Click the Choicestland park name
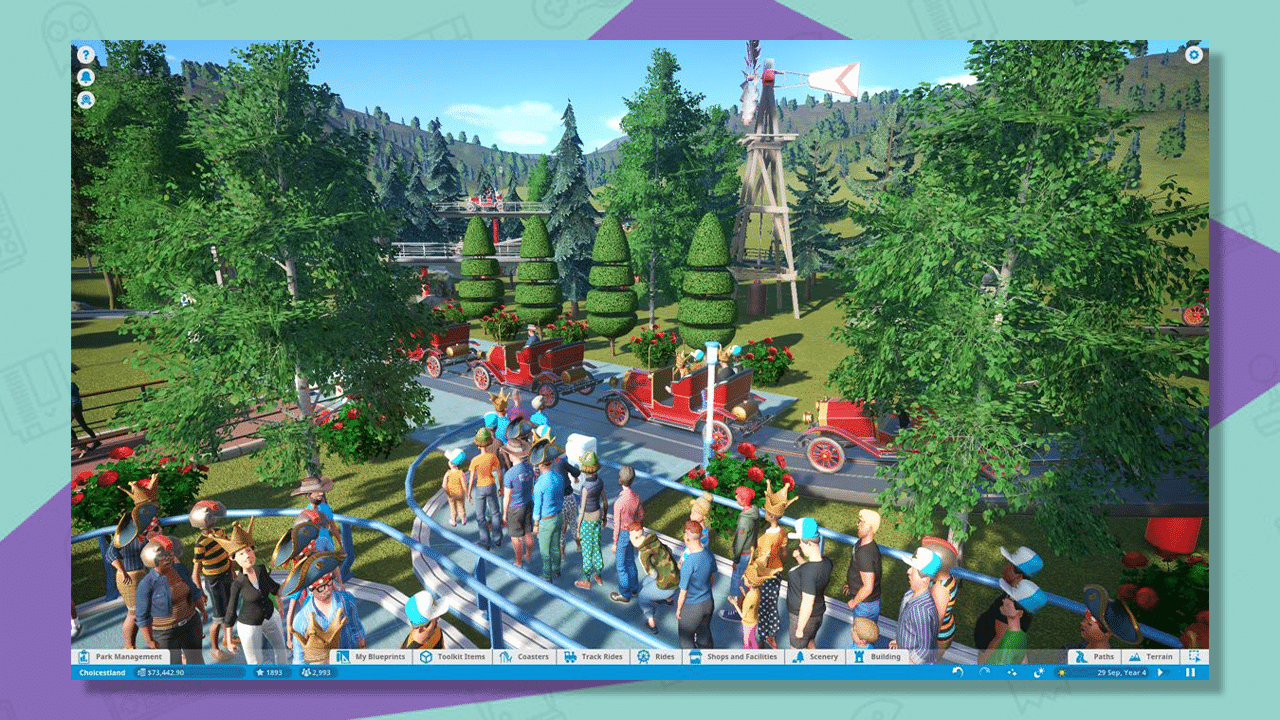Screen dimensions: 1280x720 [x=102, y=672]
